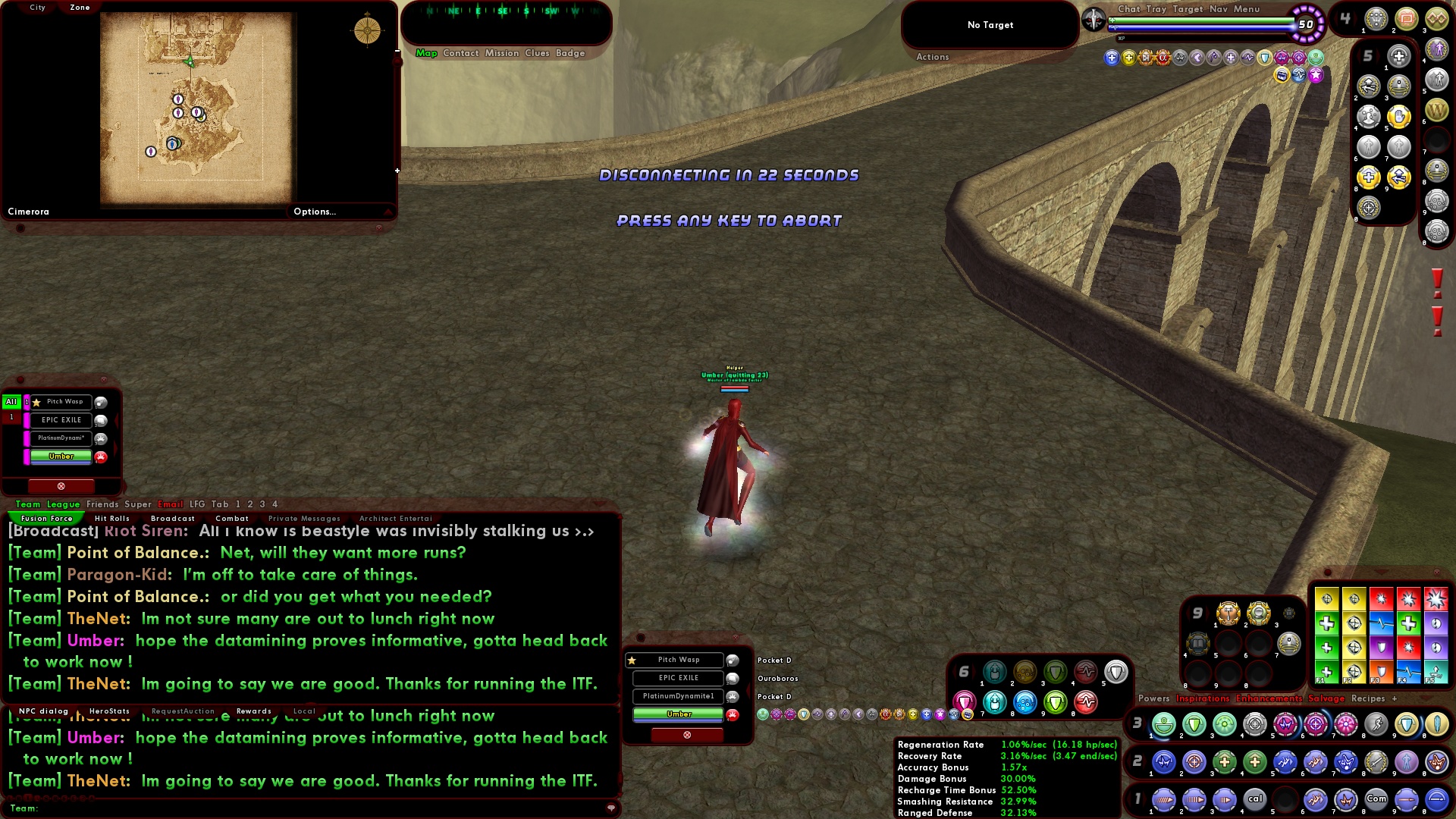Image resolution: width=1456 pixels, height=819 pixels.
Task: Collapse the map window with its red diamond
Action: 379,228
